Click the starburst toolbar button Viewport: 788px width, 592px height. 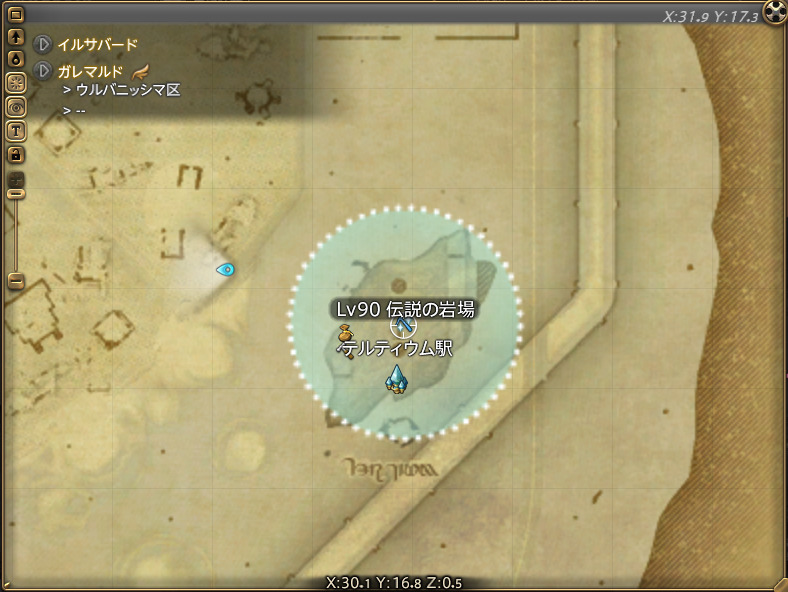point(16,83)
